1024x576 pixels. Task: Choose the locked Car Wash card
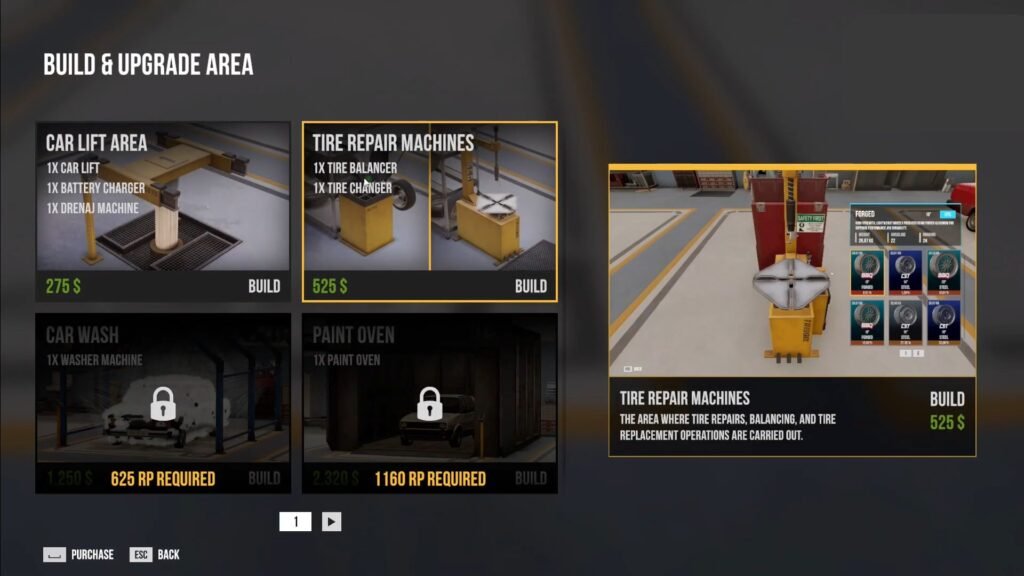163,402
